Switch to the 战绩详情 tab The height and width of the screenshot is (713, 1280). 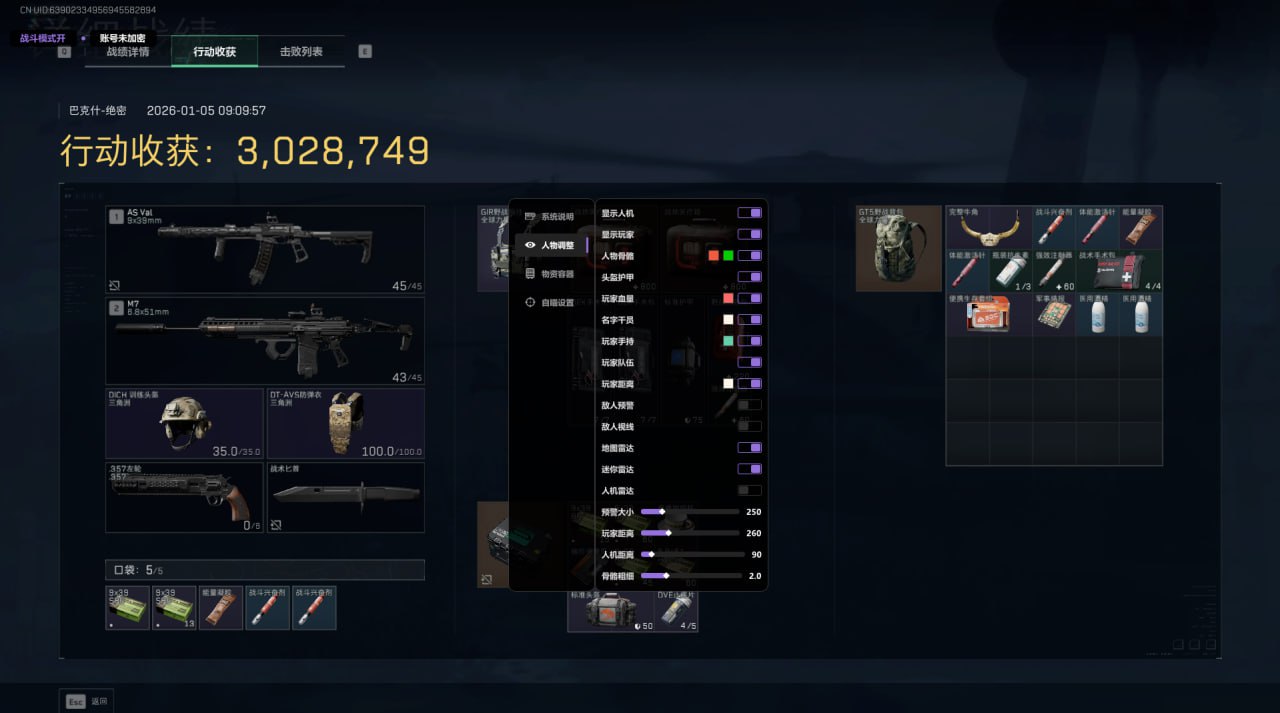(x=128, y=52)
